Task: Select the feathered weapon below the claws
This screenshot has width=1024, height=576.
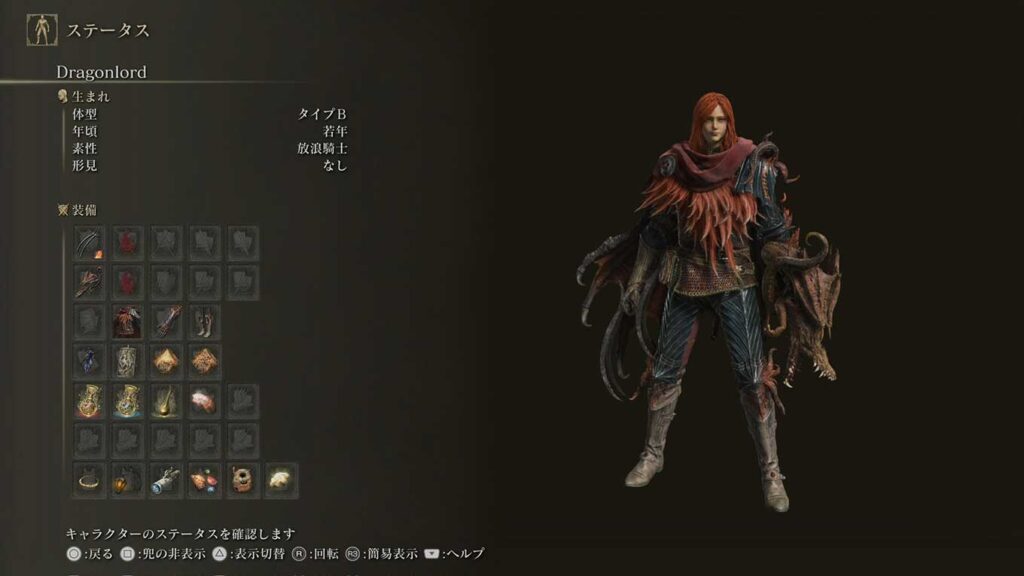Action: coord(89,282)
